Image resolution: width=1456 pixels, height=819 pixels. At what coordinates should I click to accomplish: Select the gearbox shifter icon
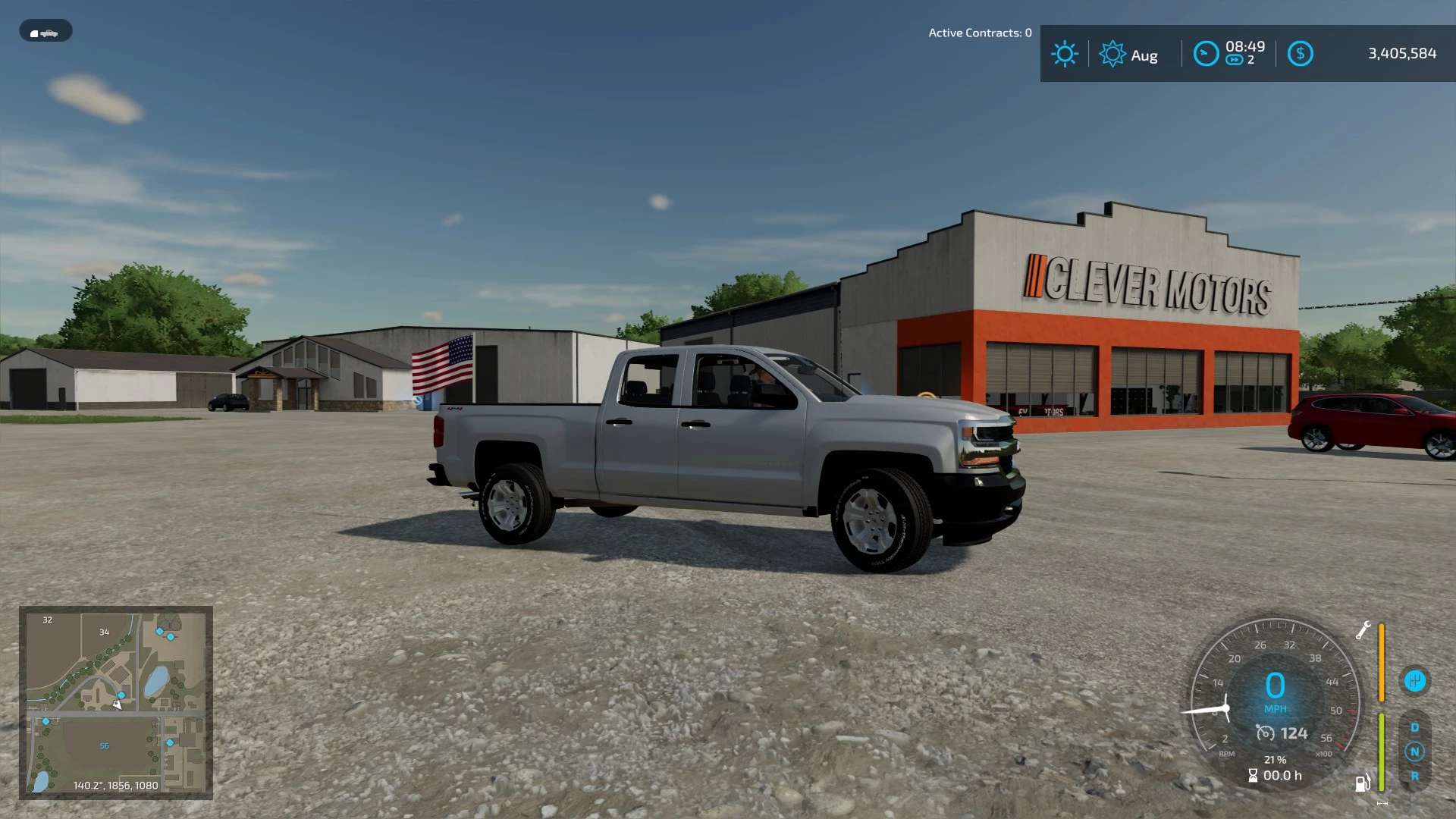(1414, 680)
